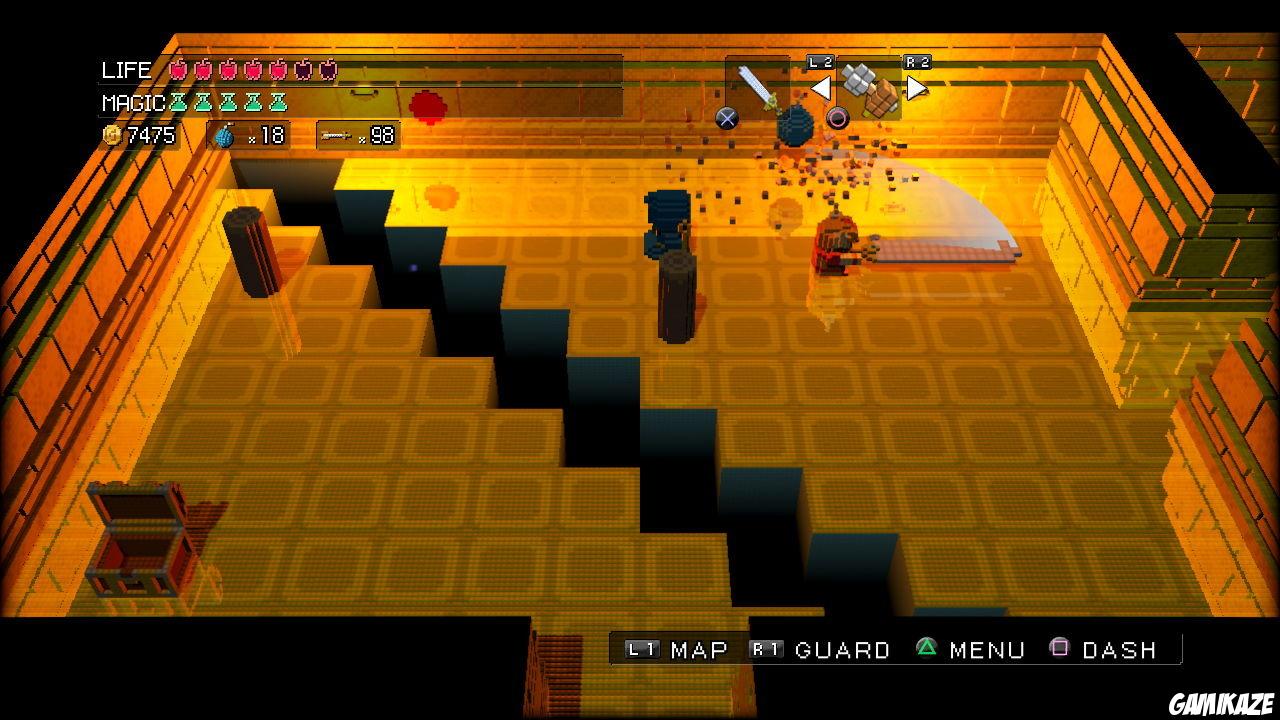Toggle the first red life apple
Image resolution: width=1280 pixels, height=720 pixels.
(178, 71)
